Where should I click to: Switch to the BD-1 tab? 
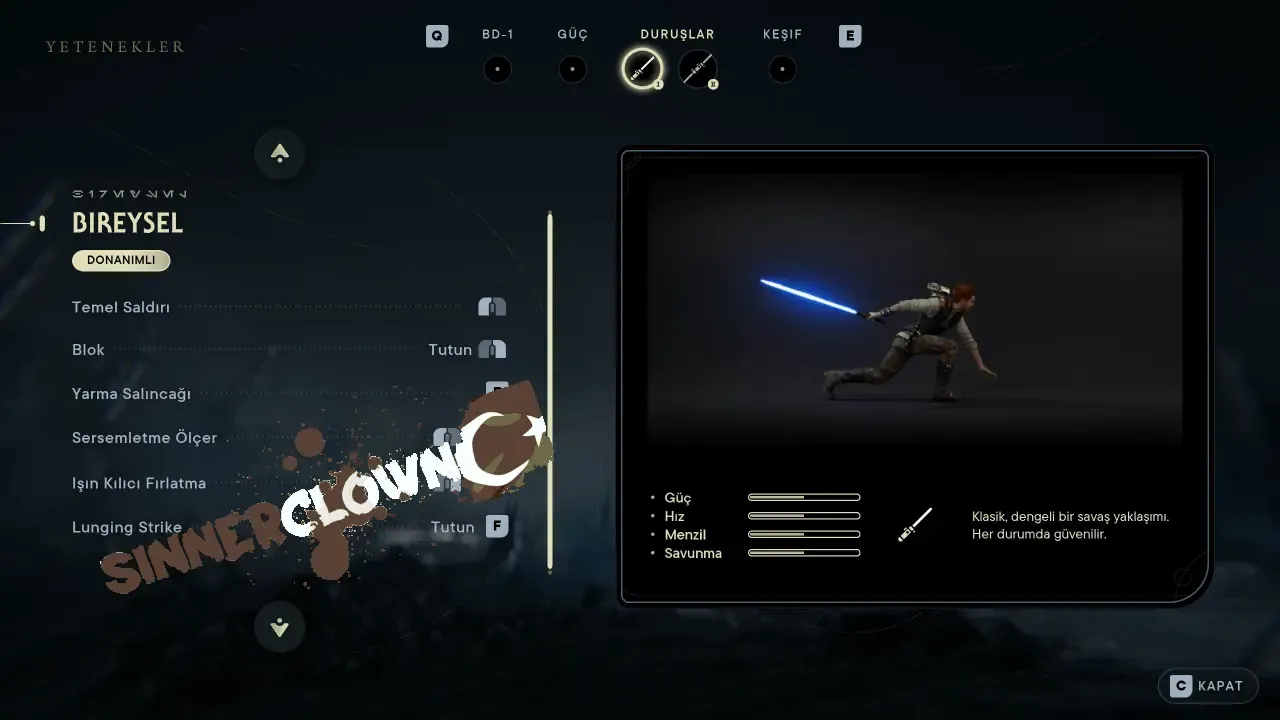pos(497,69)
